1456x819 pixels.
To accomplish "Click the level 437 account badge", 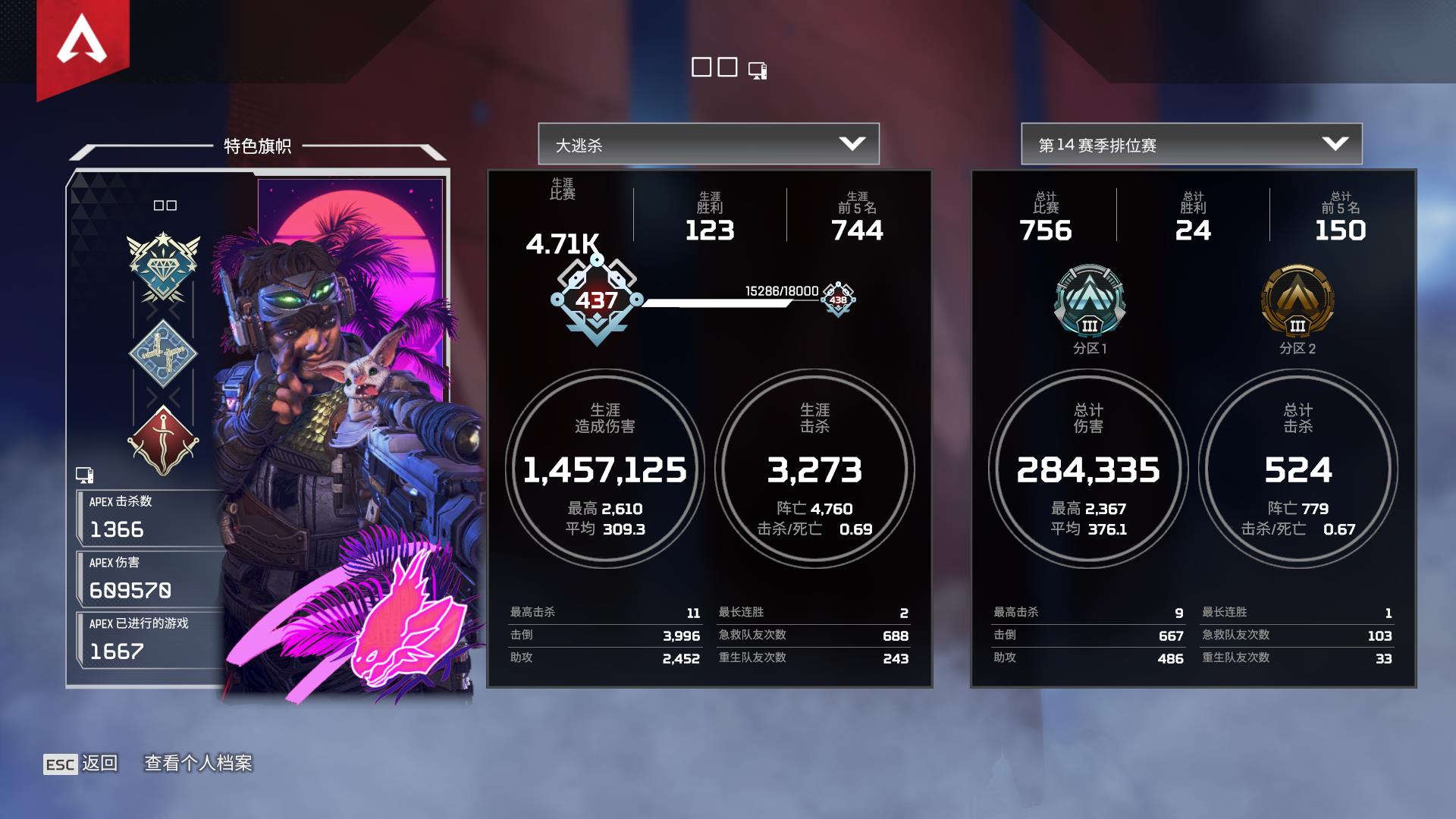I will pyautogui.click(x=597, y=301).
